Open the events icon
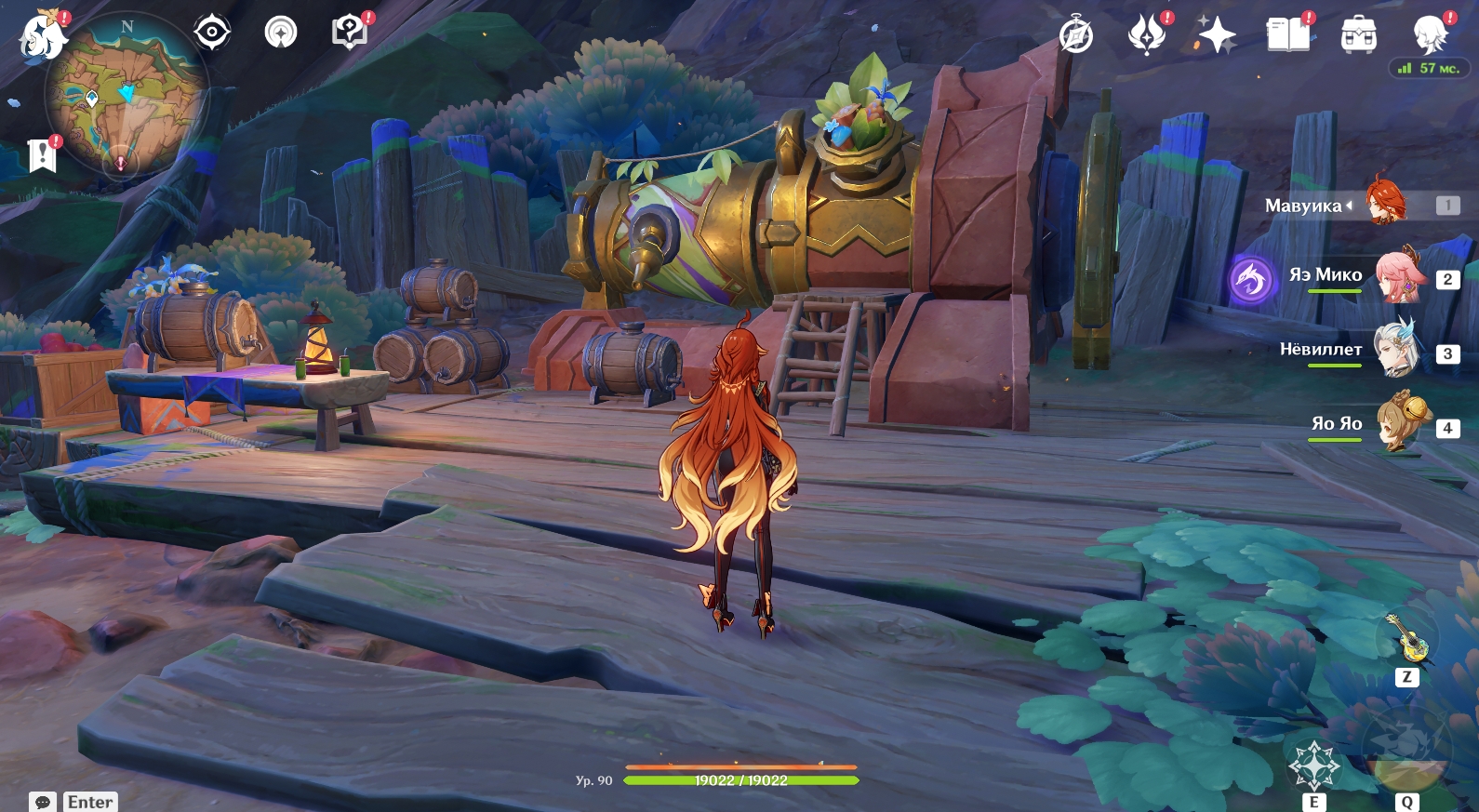1479x812 pixels. (x=1146, y=35)
